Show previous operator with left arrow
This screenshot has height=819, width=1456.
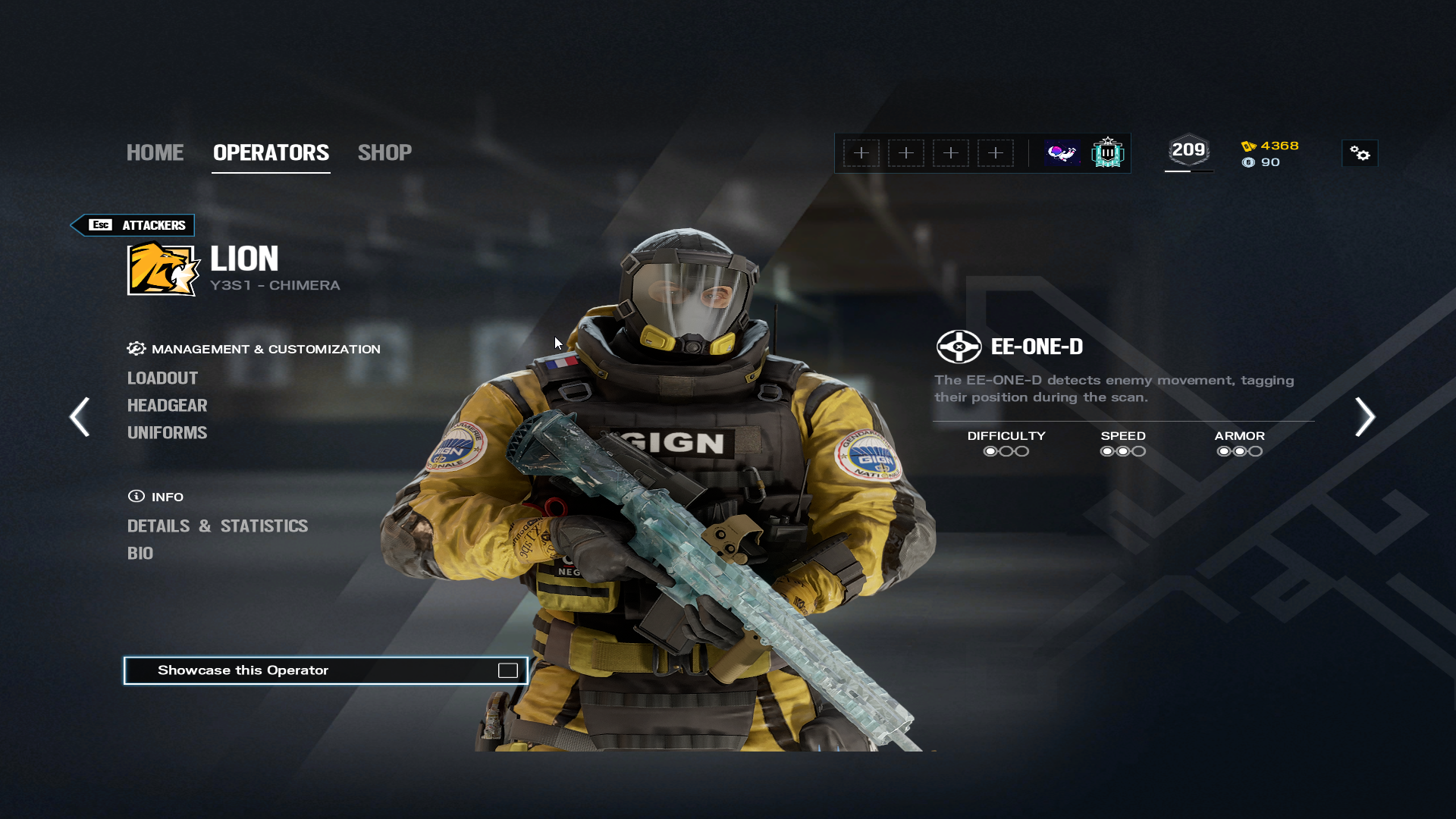coord(80,417)
